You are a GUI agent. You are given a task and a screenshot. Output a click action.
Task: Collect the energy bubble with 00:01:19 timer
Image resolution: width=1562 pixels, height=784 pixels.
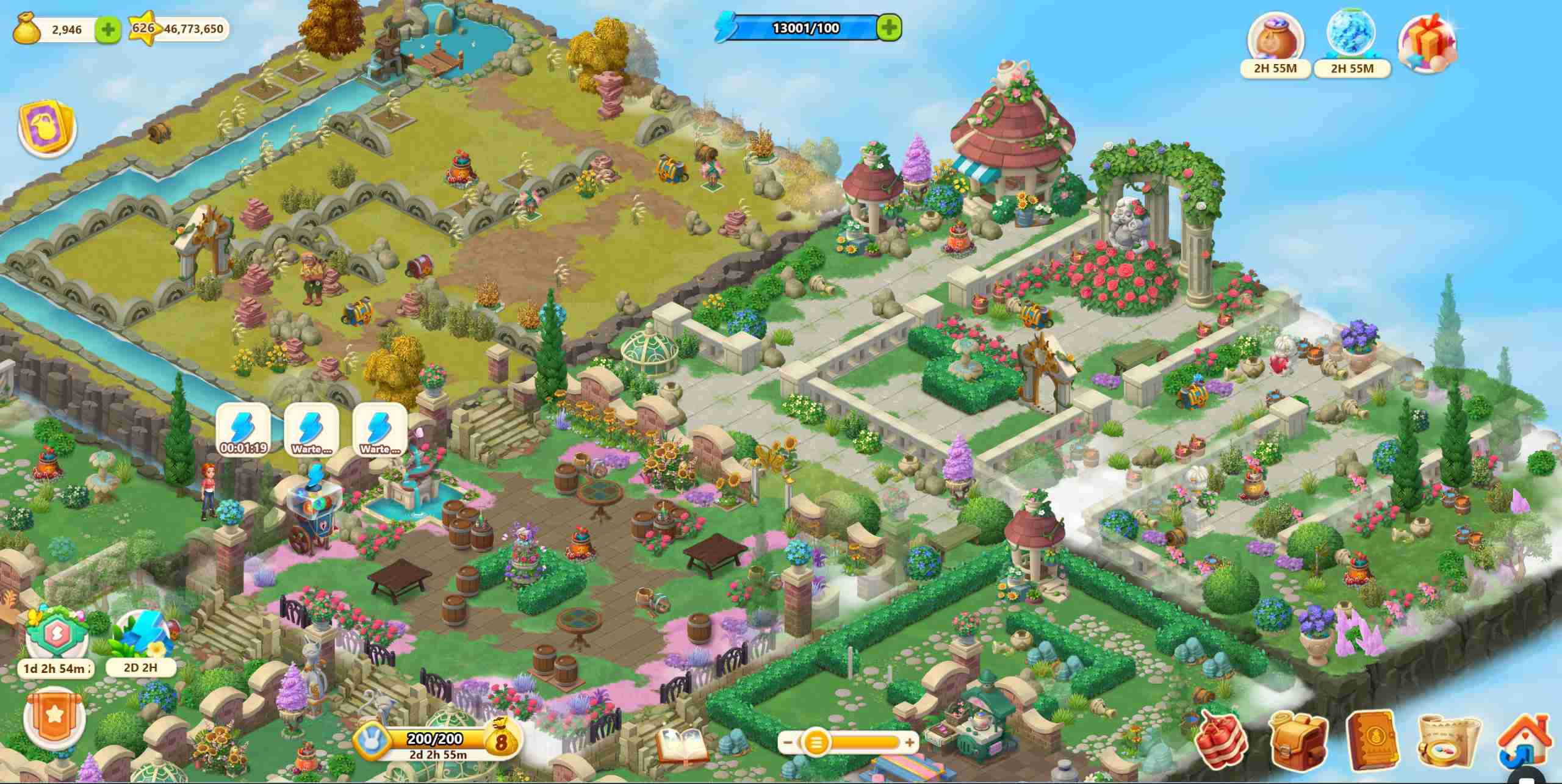[x=243, y=428]
